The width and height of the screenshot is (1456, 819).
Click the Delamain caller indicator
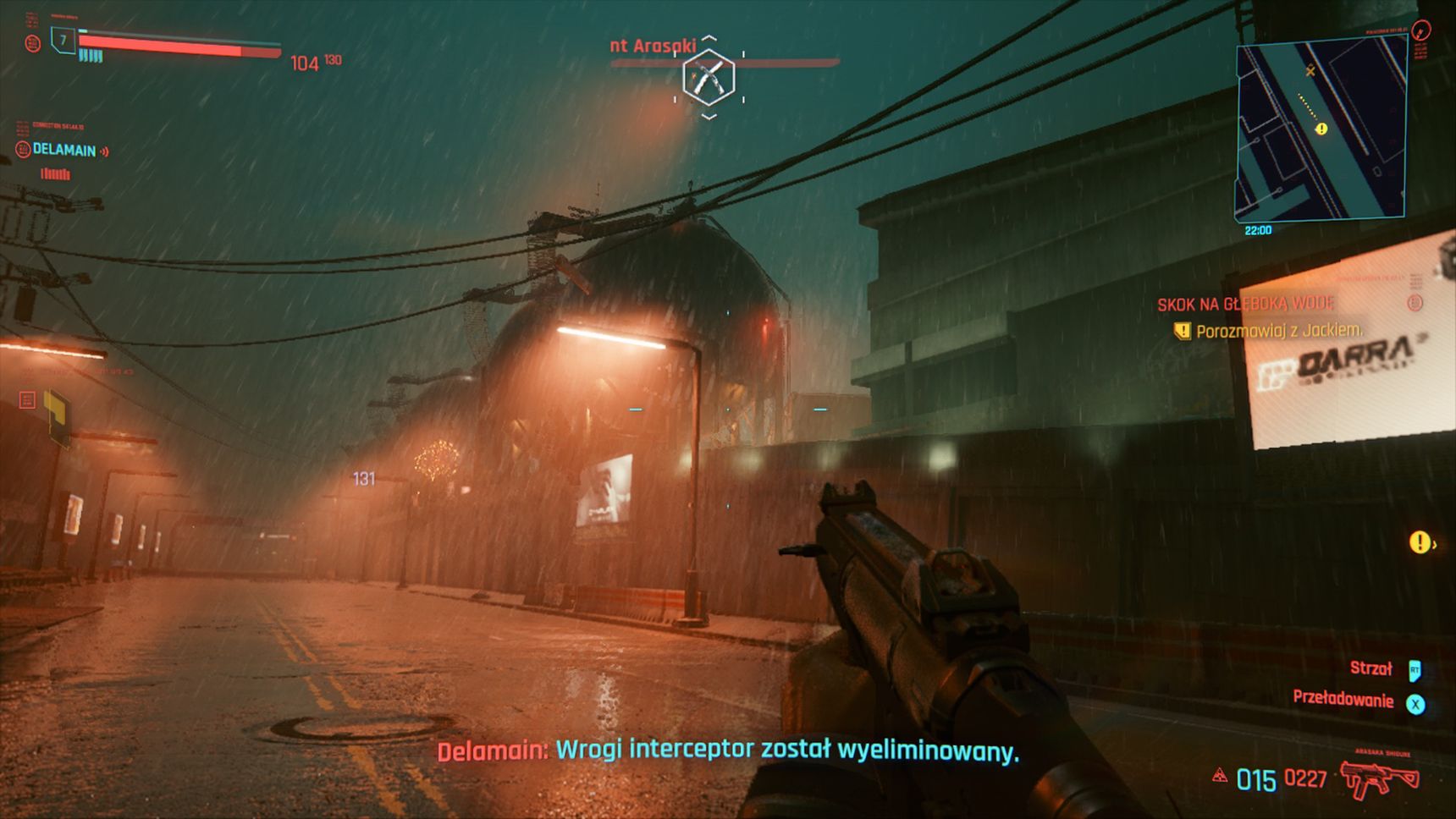click(64, 151)
